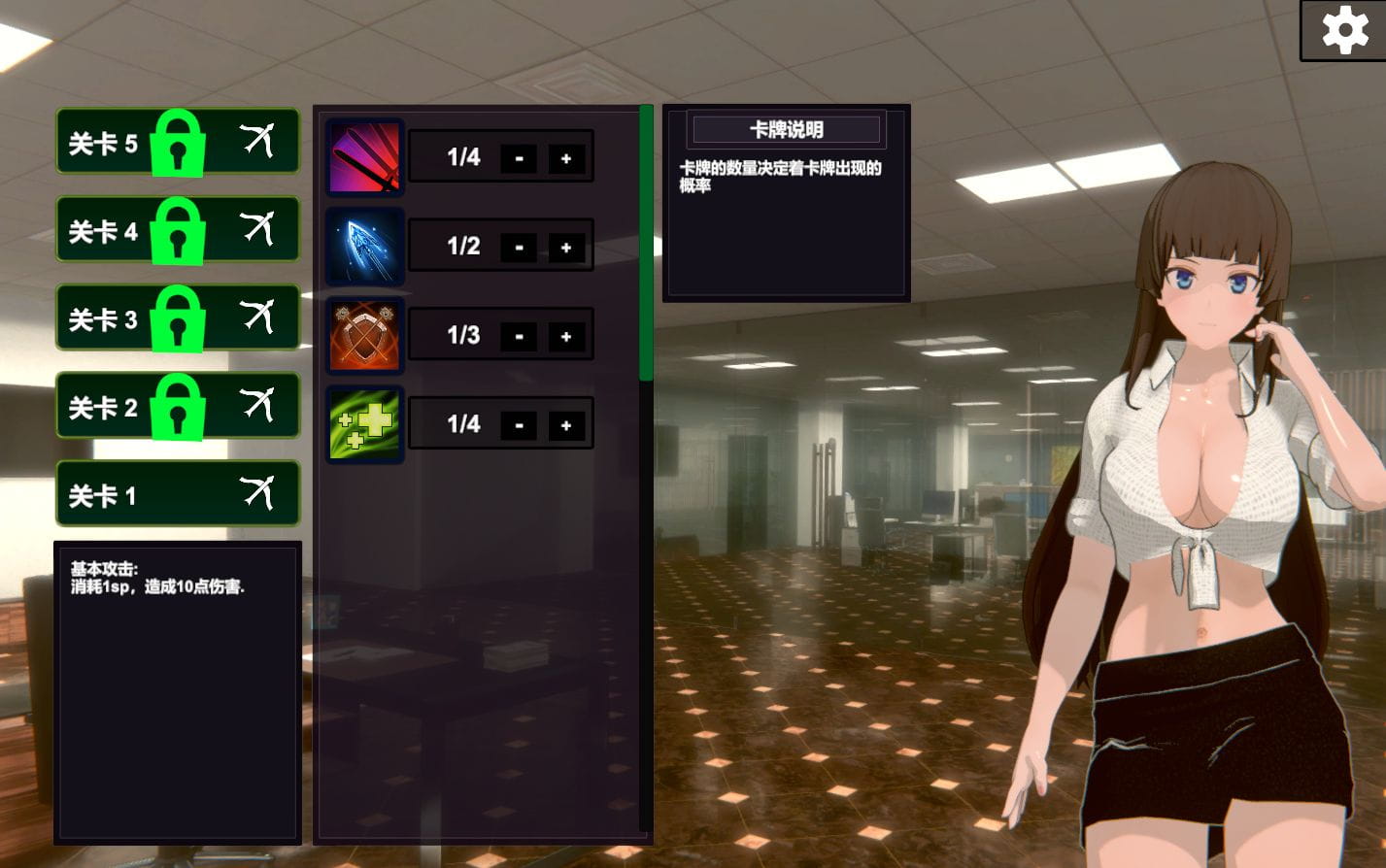Select the triple slash sword card icon

coord(364,156)
